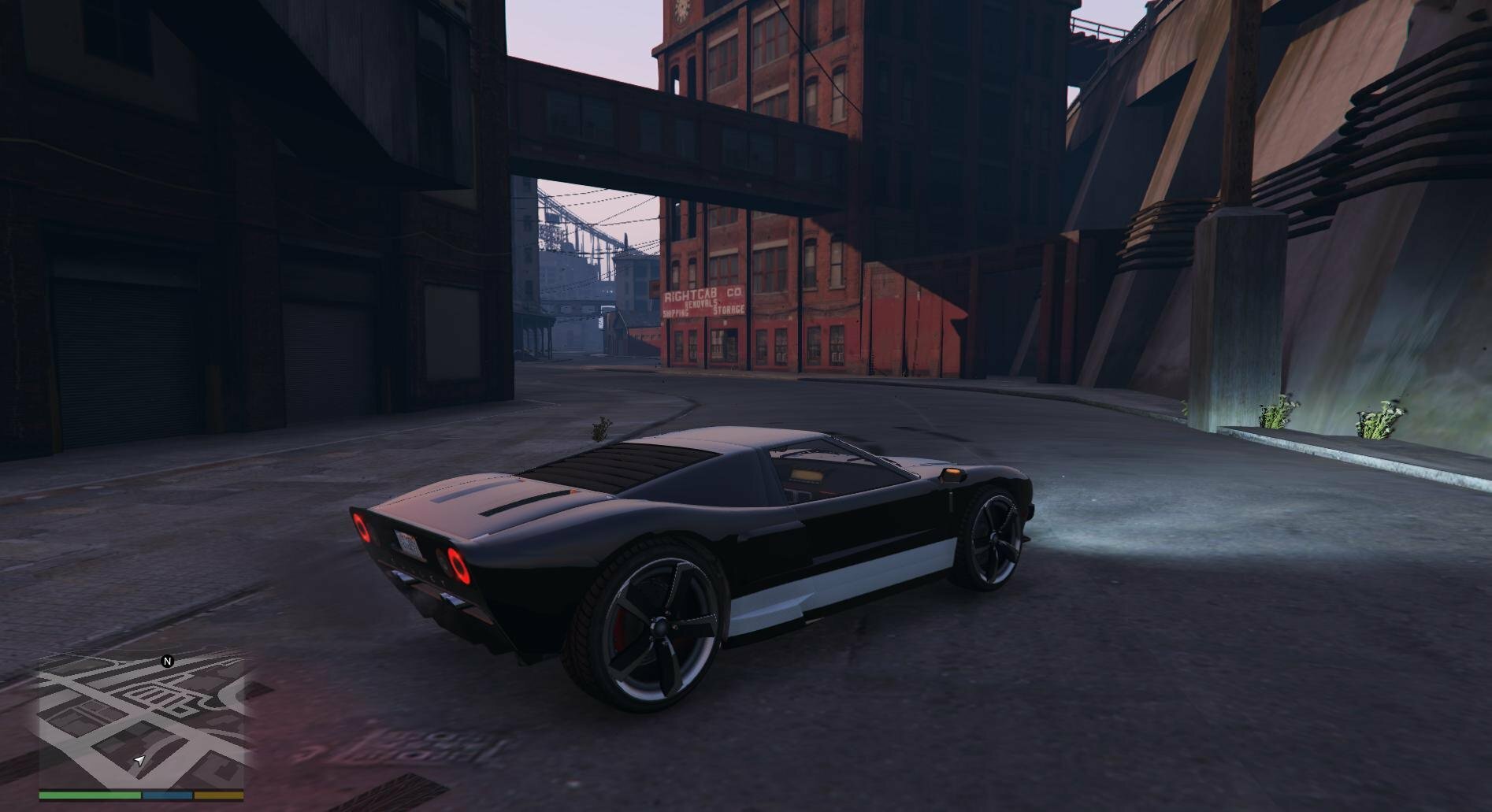The image size is (1492, 812).
Task: Click the player arrow on the minimap
Action: click(x=139, y=760)
